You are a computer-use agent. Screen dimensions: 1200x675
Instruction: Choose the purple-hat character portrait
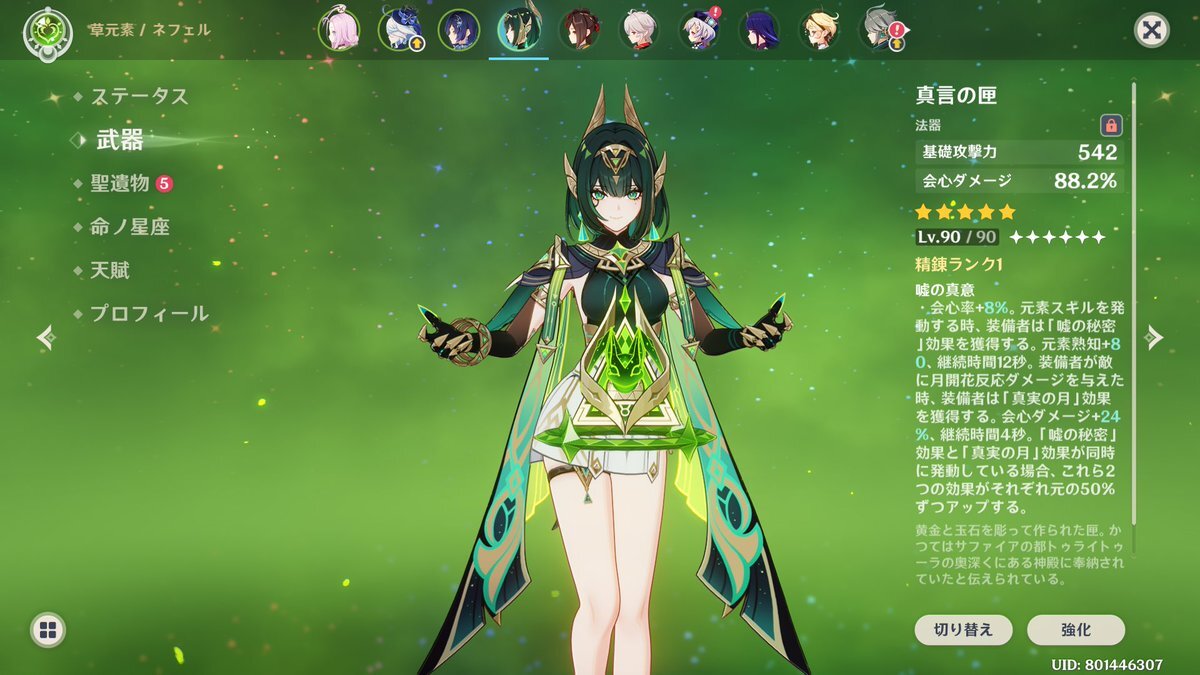pyautogui.click(x=699, y=30)
